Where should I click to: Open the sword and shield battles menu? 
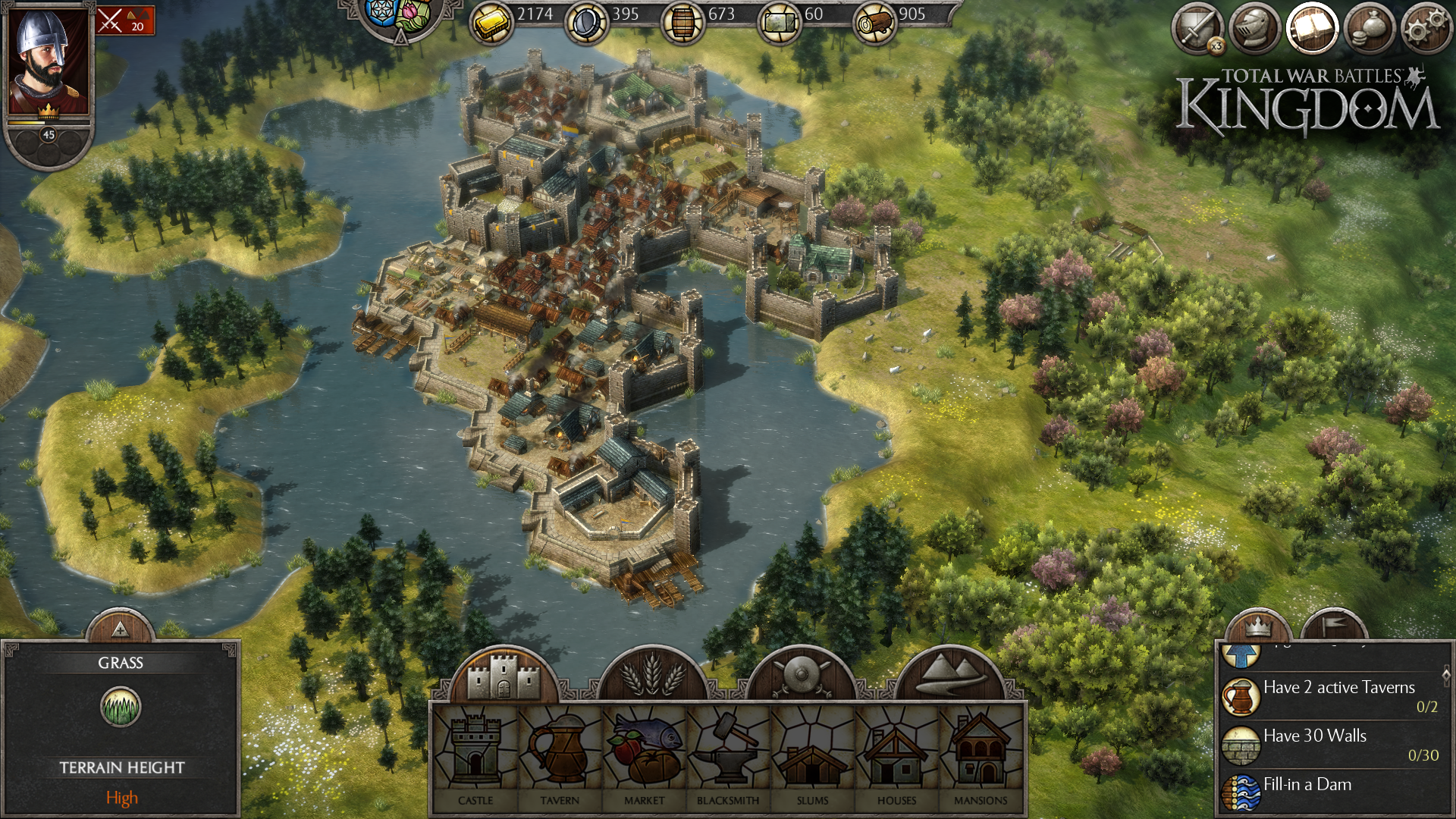point(1197,30)
